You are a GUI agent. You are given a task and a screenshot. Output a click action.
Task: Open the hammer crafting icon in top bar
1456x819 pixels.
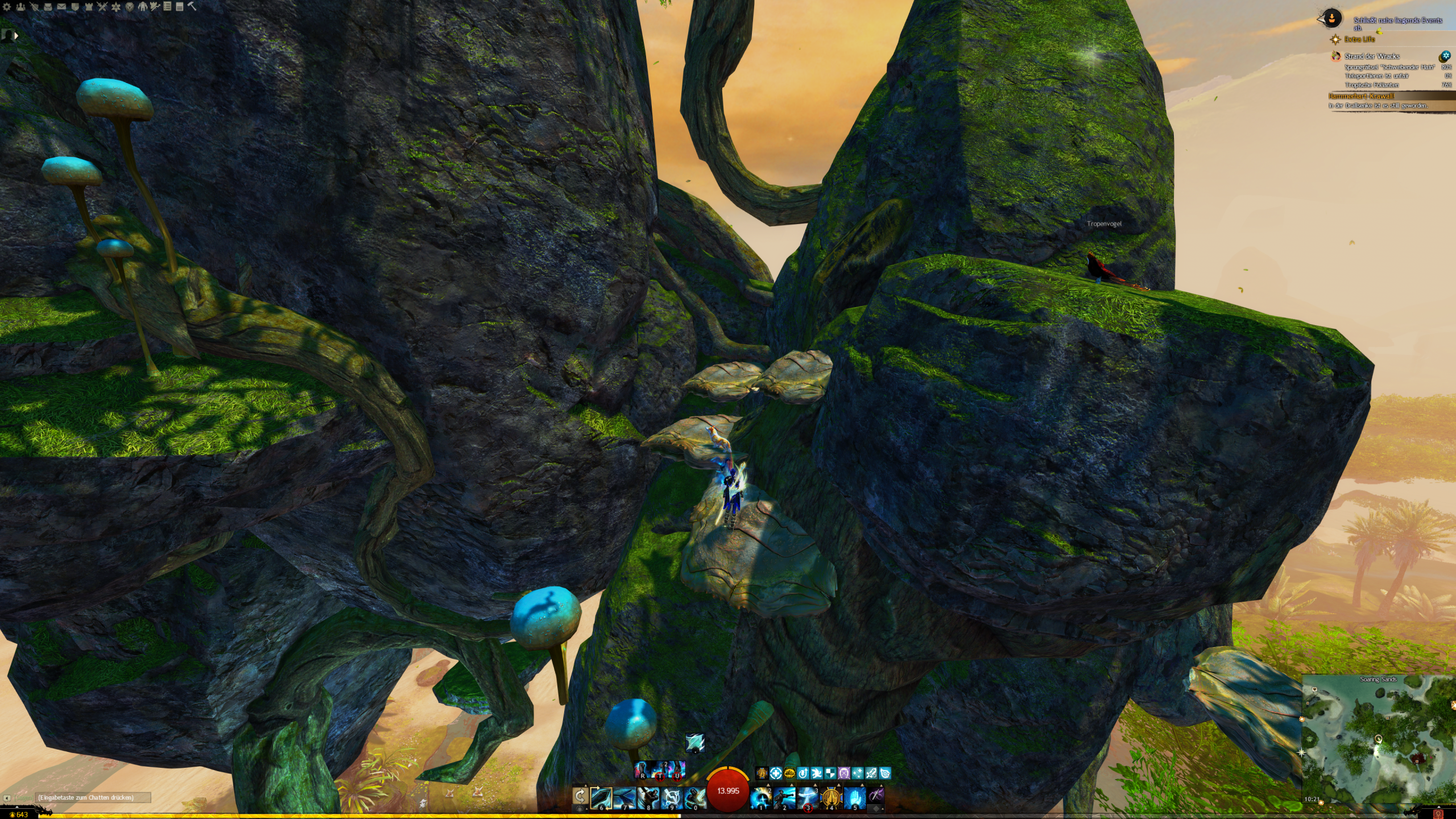coord(192,7)
